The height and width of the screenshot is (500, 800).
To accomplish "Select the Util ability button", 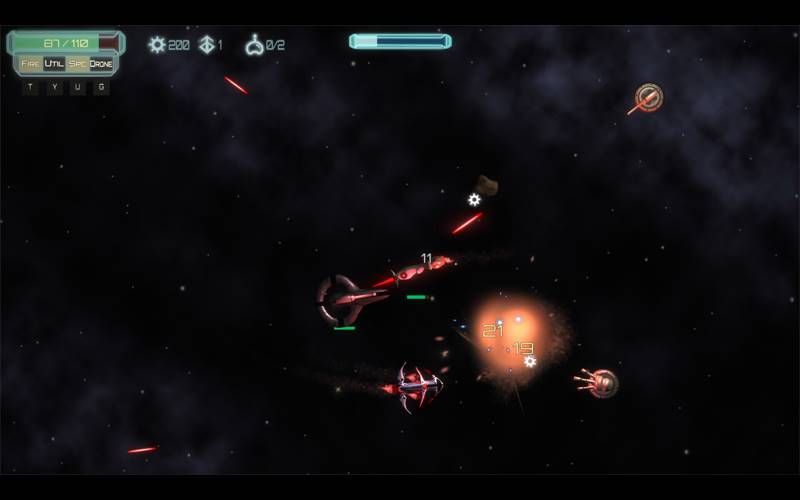I will (54, 64).
